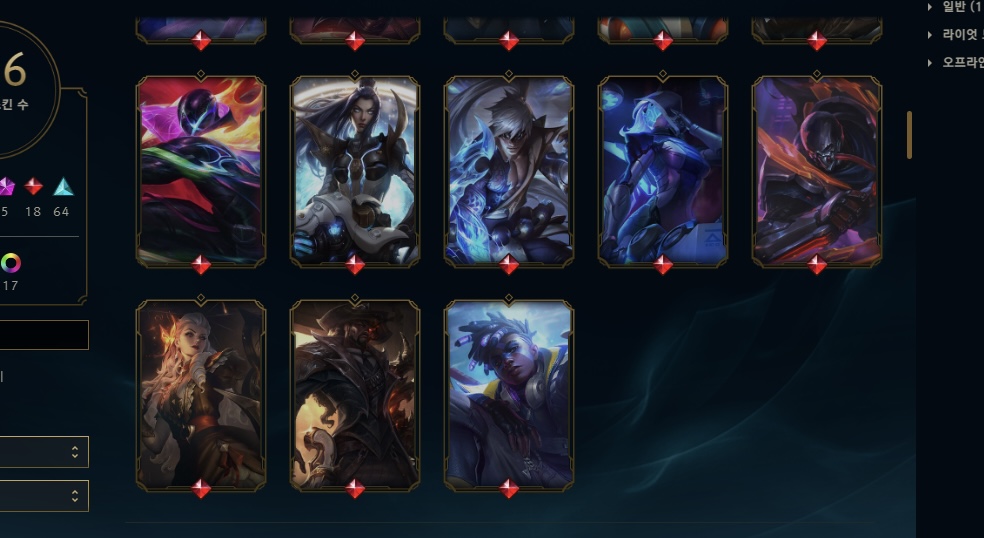Open the dreadlocked man with headphones skin
Viewport: 984px width, 538px height.
click(x=509, y=394)
